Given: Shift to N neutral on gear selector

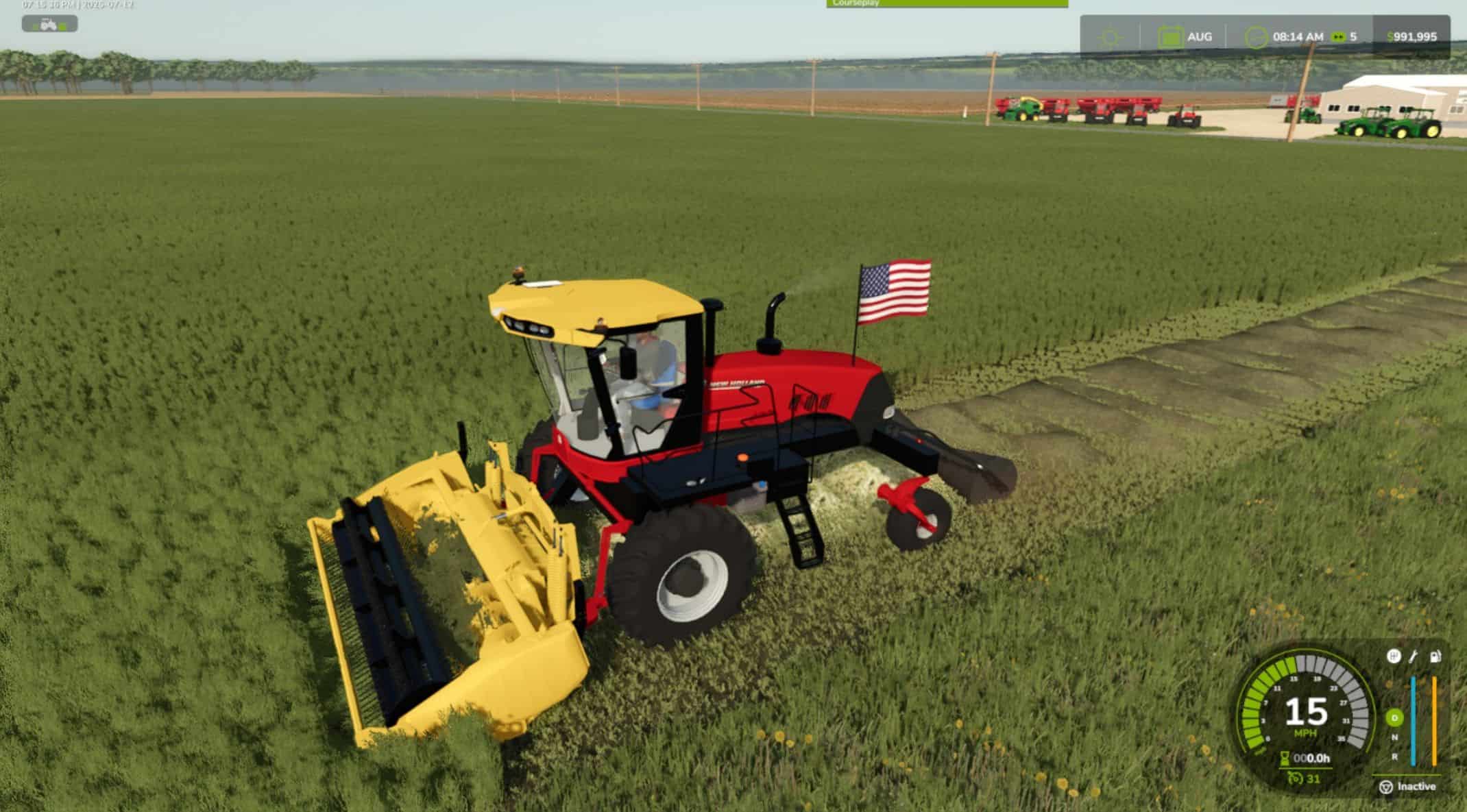Looking at the screenshot, I should pyautogui.click(x=1394, y=738).
